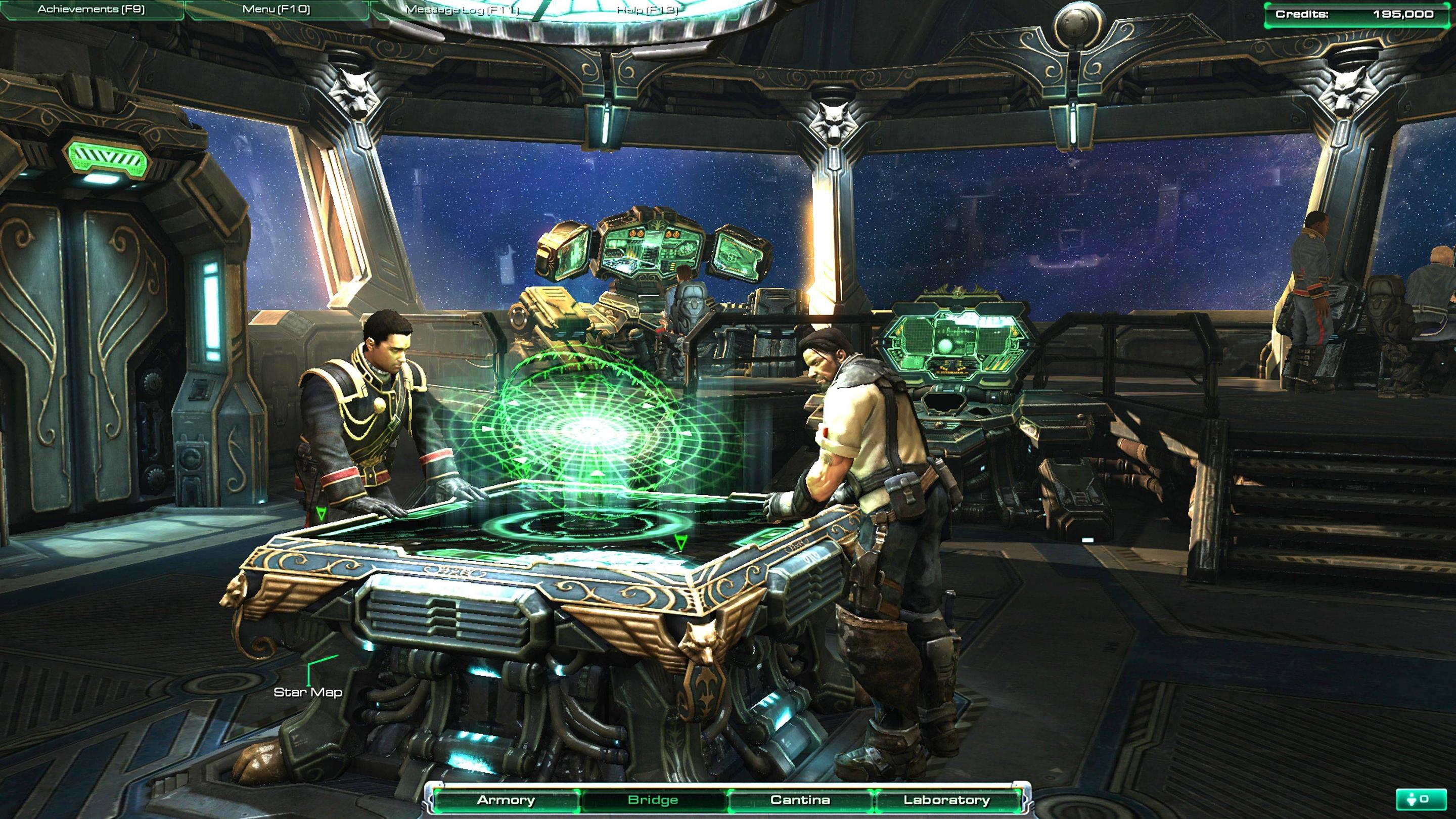1456x819 pixels.
Task: Go to the Armory
Action: 506,800
